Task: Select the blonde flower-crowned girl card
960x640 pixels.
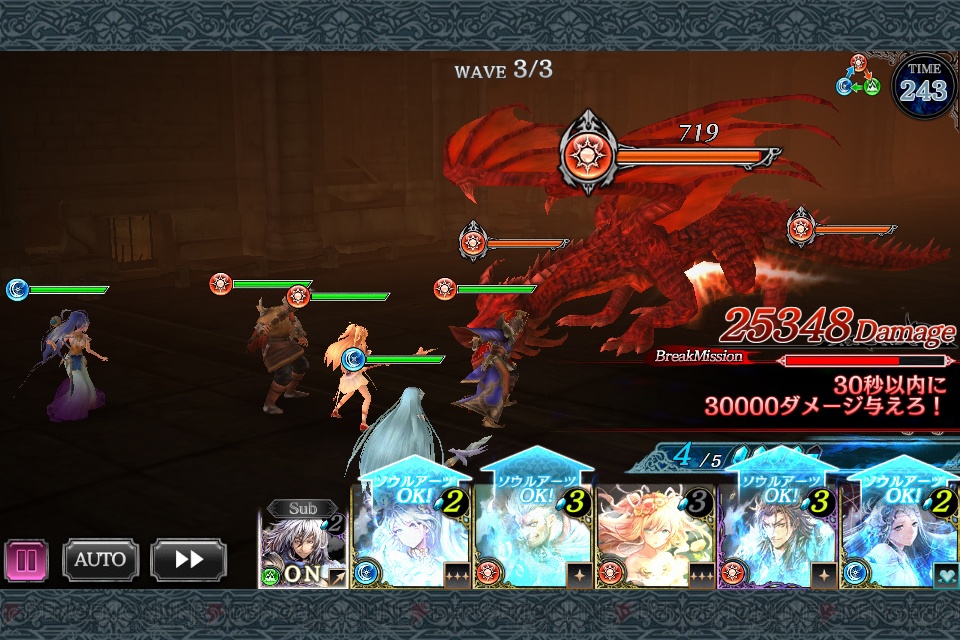Action: pos(654,535)
